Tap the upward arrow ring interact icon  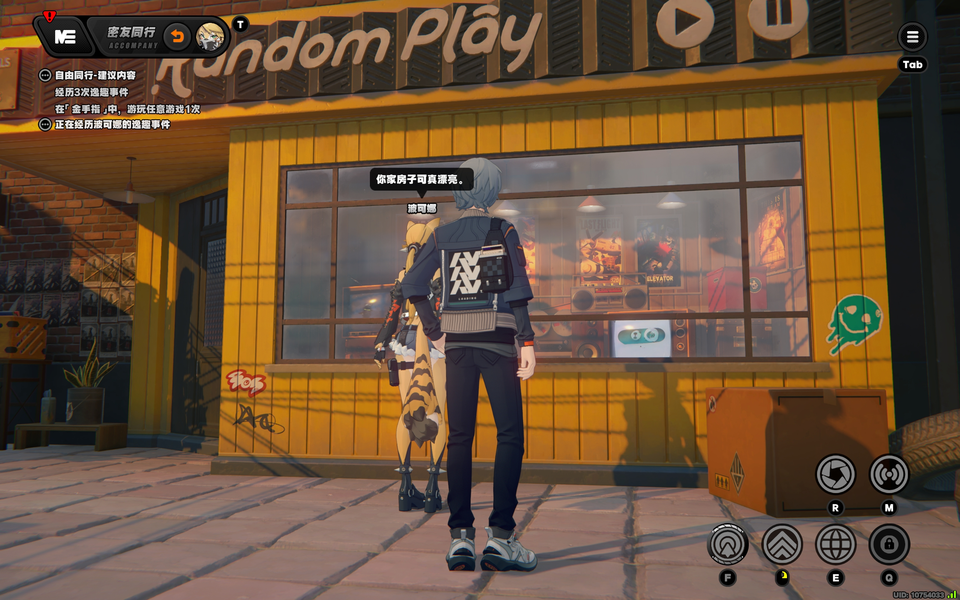point(728,544)
